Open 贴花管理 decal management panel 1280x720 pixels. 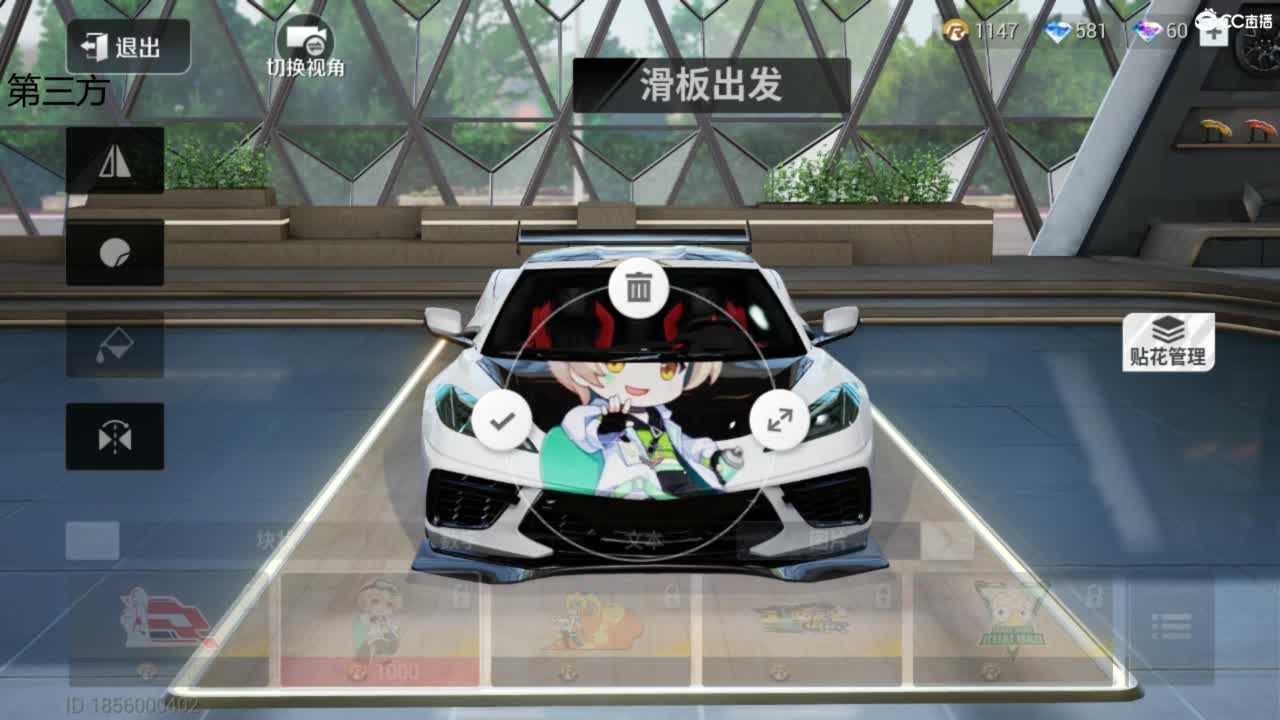tap(1166, 340)
